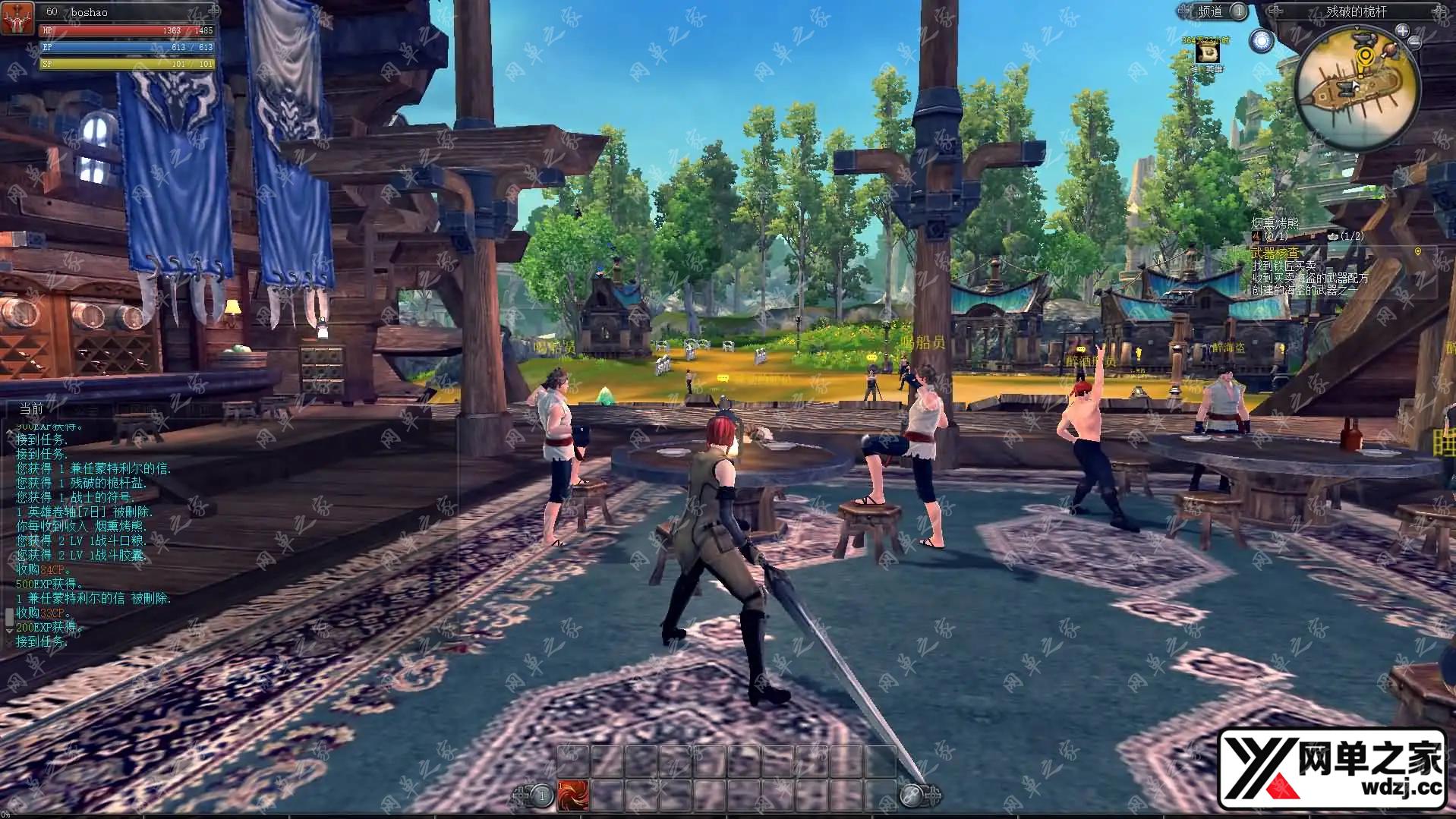Click the glowing round sun button
The image size is (1456, 819).
tap(1261, 41)
